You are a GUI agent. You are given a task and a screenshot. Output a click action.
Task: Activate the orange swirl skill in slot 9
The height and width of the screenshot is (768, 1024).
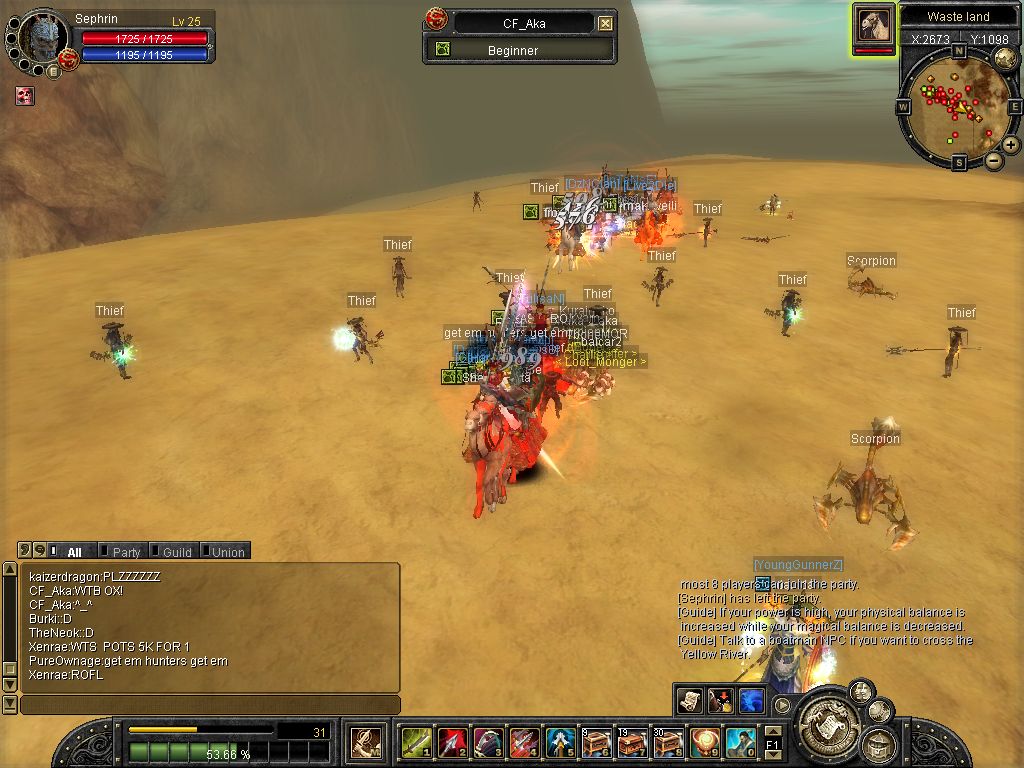point(705,742)
